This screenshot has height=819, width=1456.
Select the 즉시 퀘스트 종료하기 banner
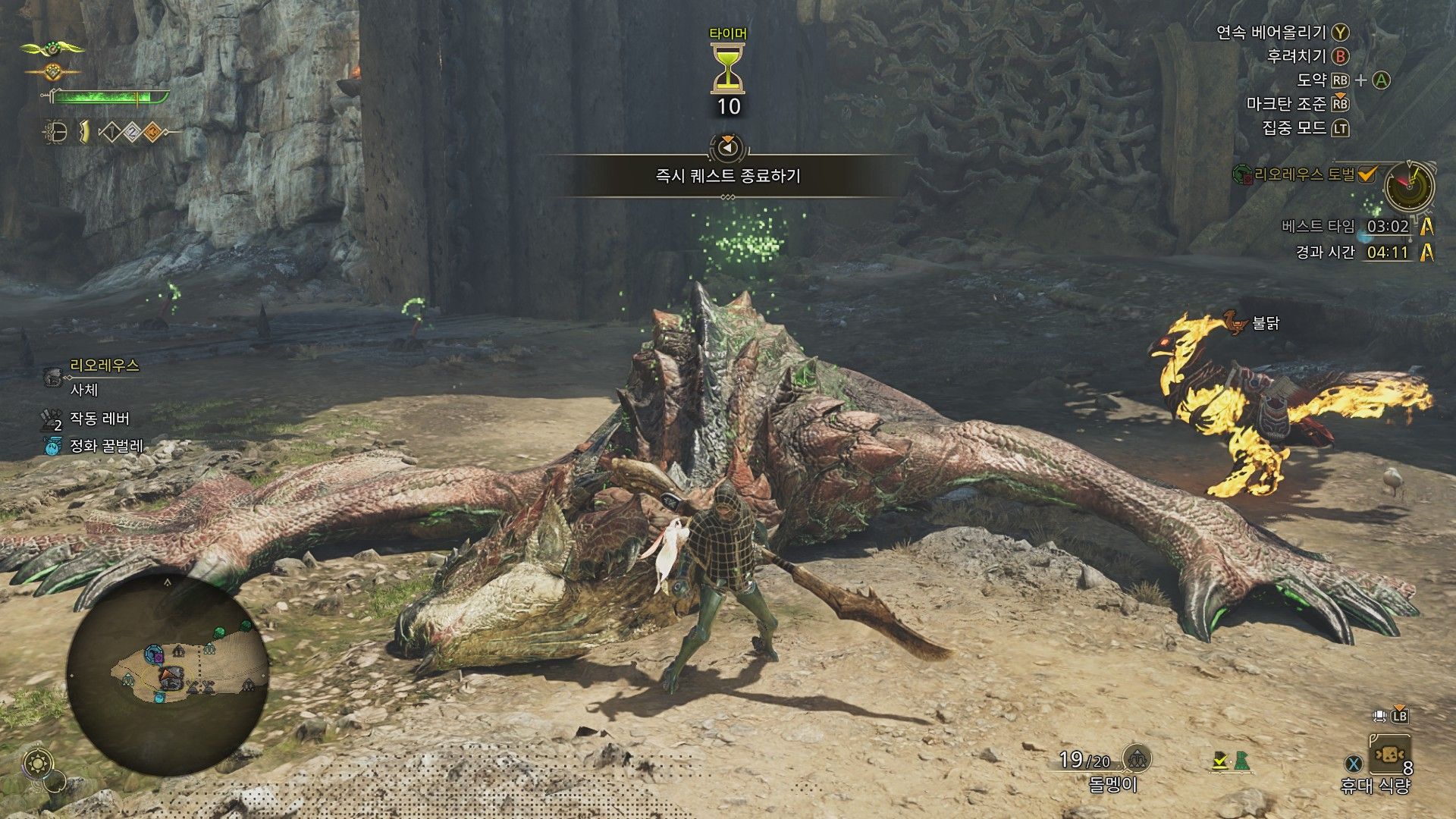[x=728, y=176]
